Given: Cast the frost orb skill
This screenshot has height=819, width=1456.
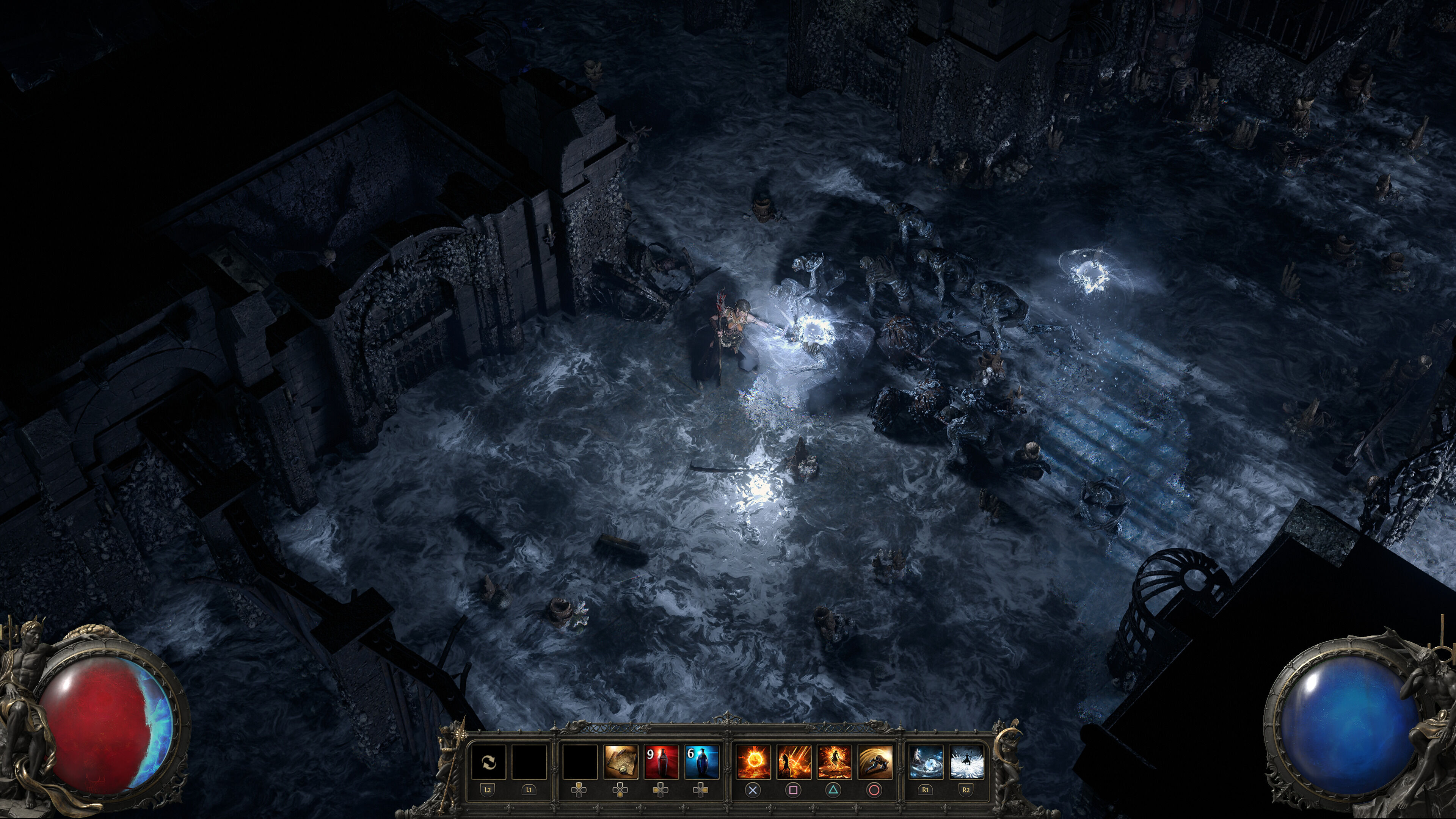Looking at the screenshot, I should tap(926, 763).
